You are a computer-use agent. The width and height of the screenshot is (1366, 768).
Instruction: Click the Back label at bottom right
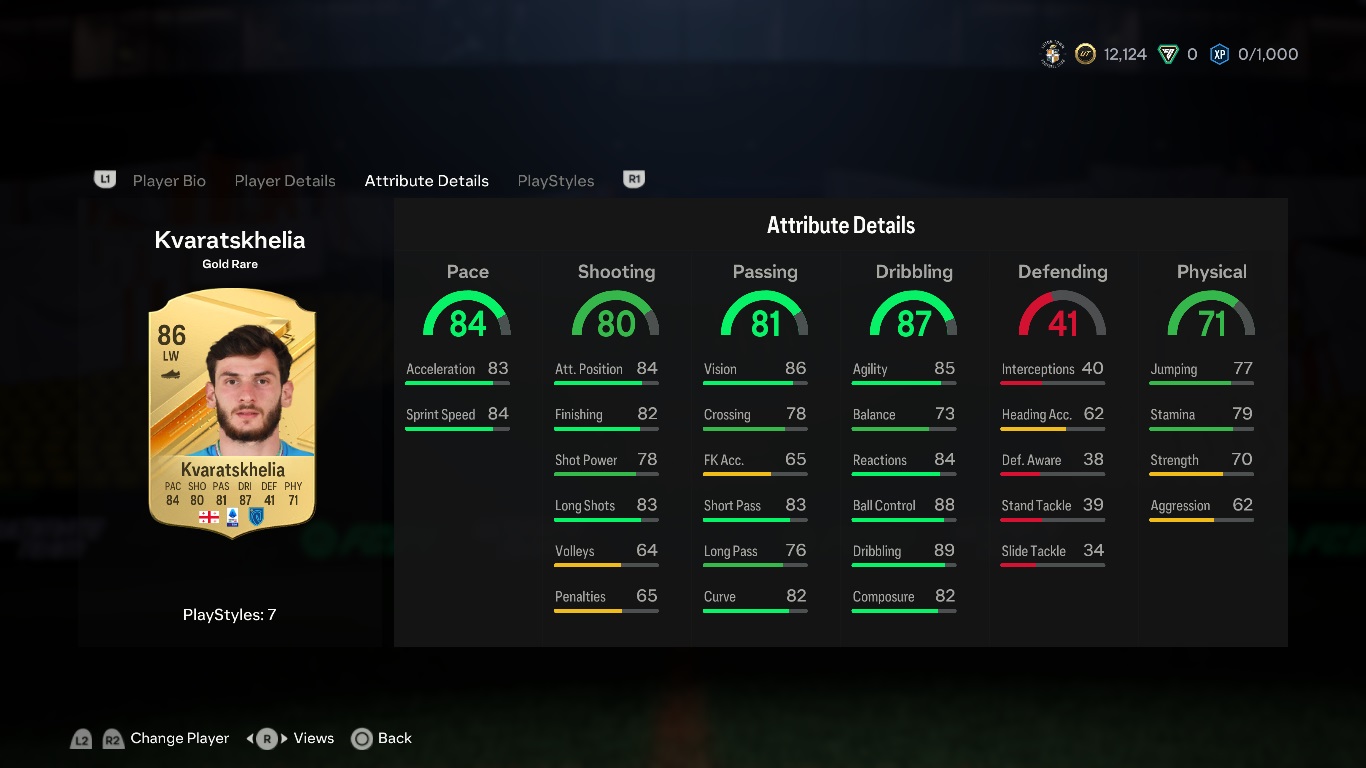coord(393,738)
